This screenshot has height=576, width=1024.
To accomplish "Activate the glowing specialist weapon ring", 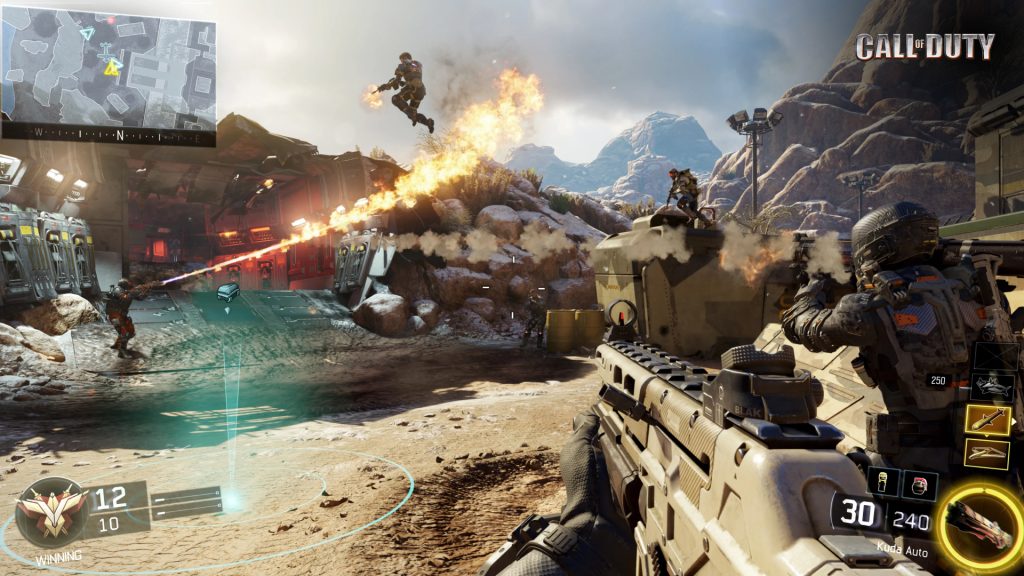I will coord(980,521).
